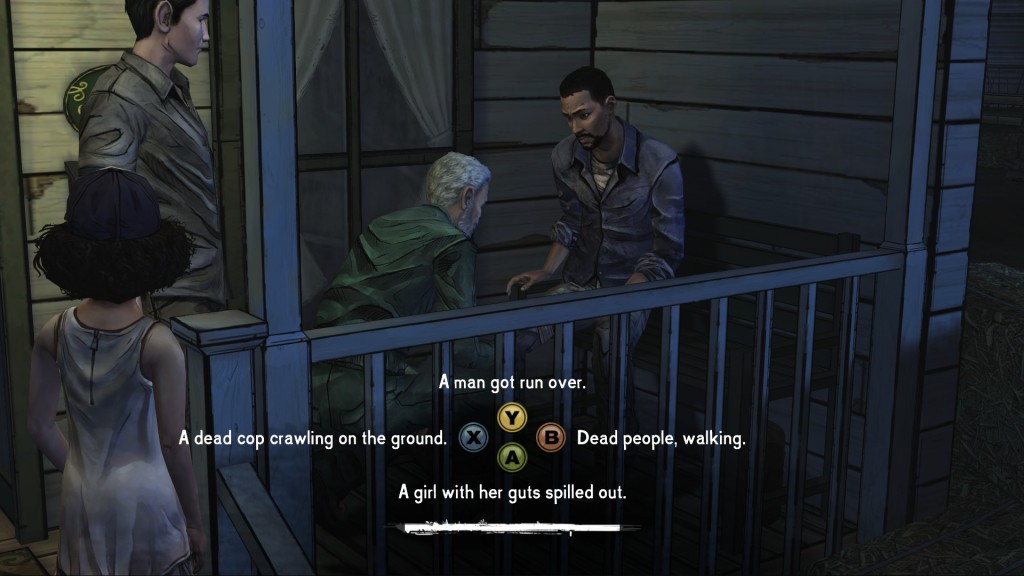Answer "A girl with her guts spilled out."
1024x576 pixels.
coord(512,493)
